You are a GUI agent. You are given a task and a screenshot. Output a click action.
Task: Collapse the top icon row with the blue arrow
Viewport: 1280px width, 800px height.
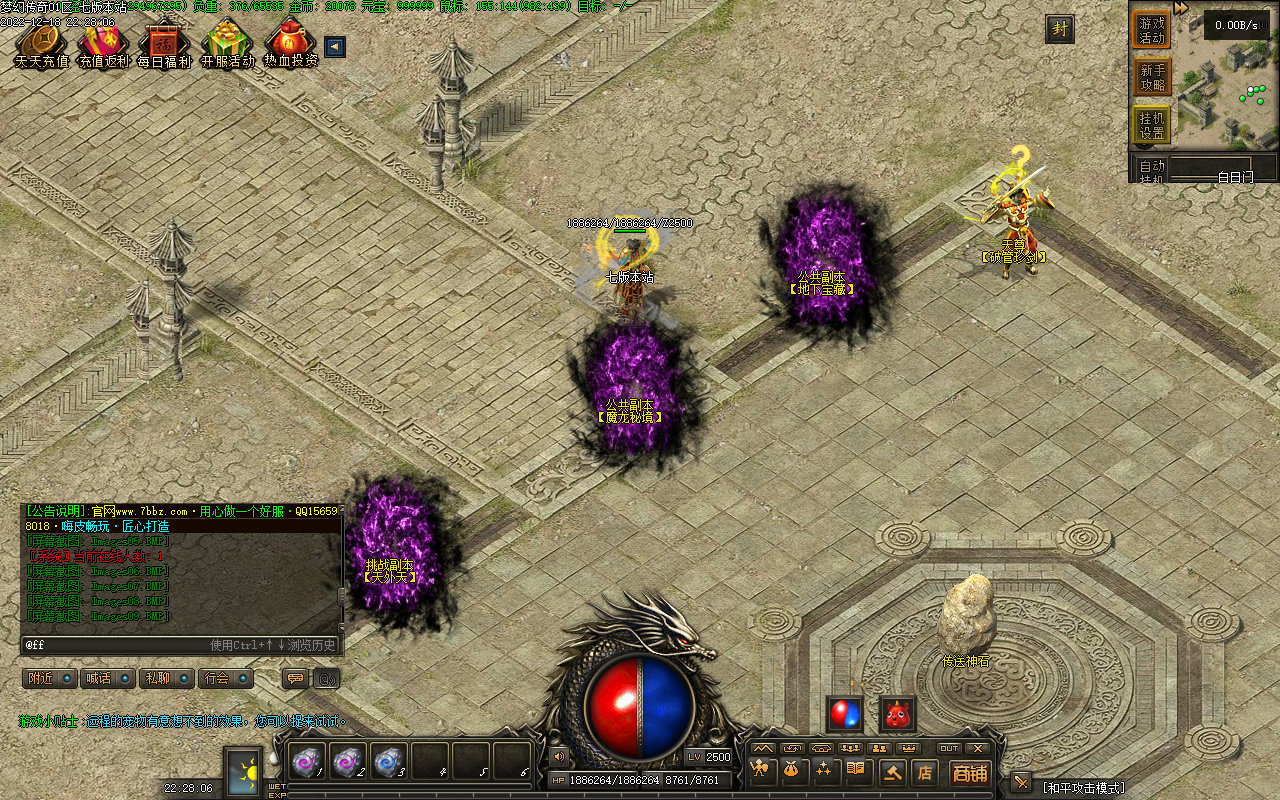click(x=335, y=46)
